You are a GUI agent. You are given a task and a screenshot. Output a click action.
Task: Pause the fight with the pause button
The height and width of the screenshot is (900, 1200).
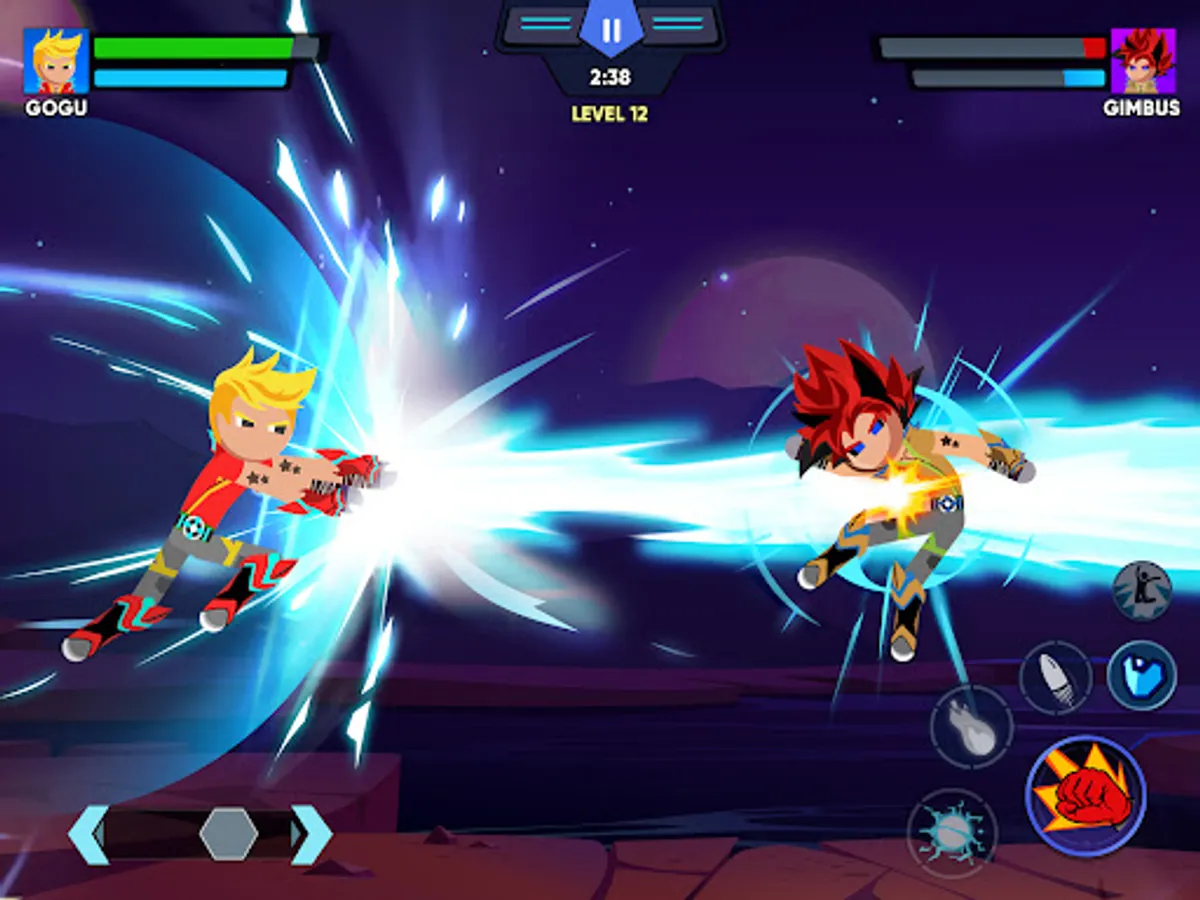pos(611,30)
